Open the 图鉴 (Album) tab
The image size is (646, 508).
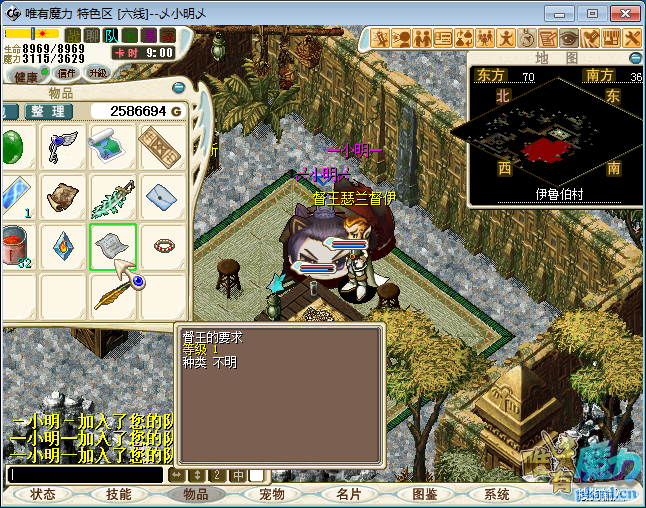pyautogui.click(x=425, y=494)
